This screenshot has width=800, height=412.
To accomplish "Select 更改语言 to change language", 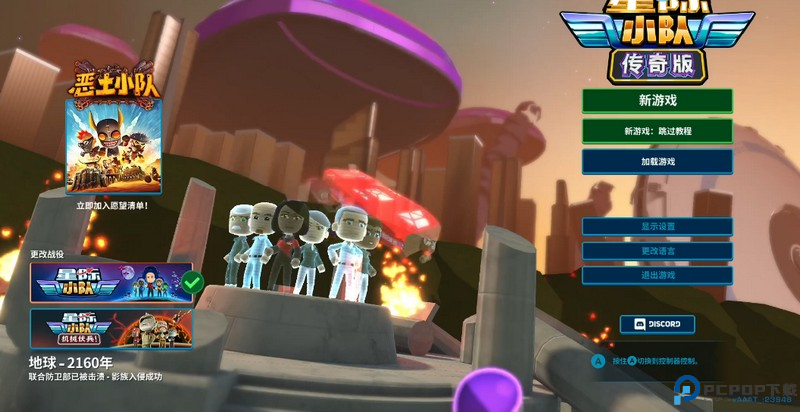I will click(x=657, y=250).
